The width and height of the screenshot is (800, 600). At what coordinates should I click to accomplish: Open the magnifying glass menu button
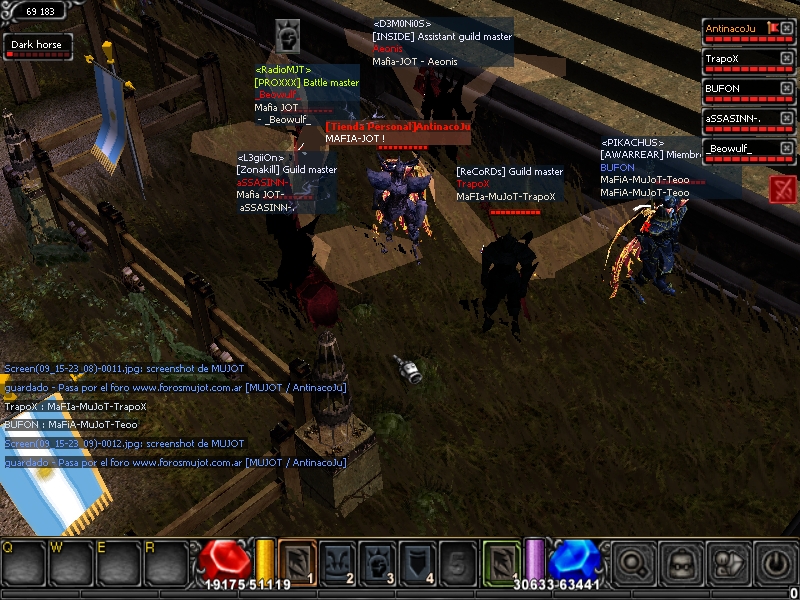632,563
